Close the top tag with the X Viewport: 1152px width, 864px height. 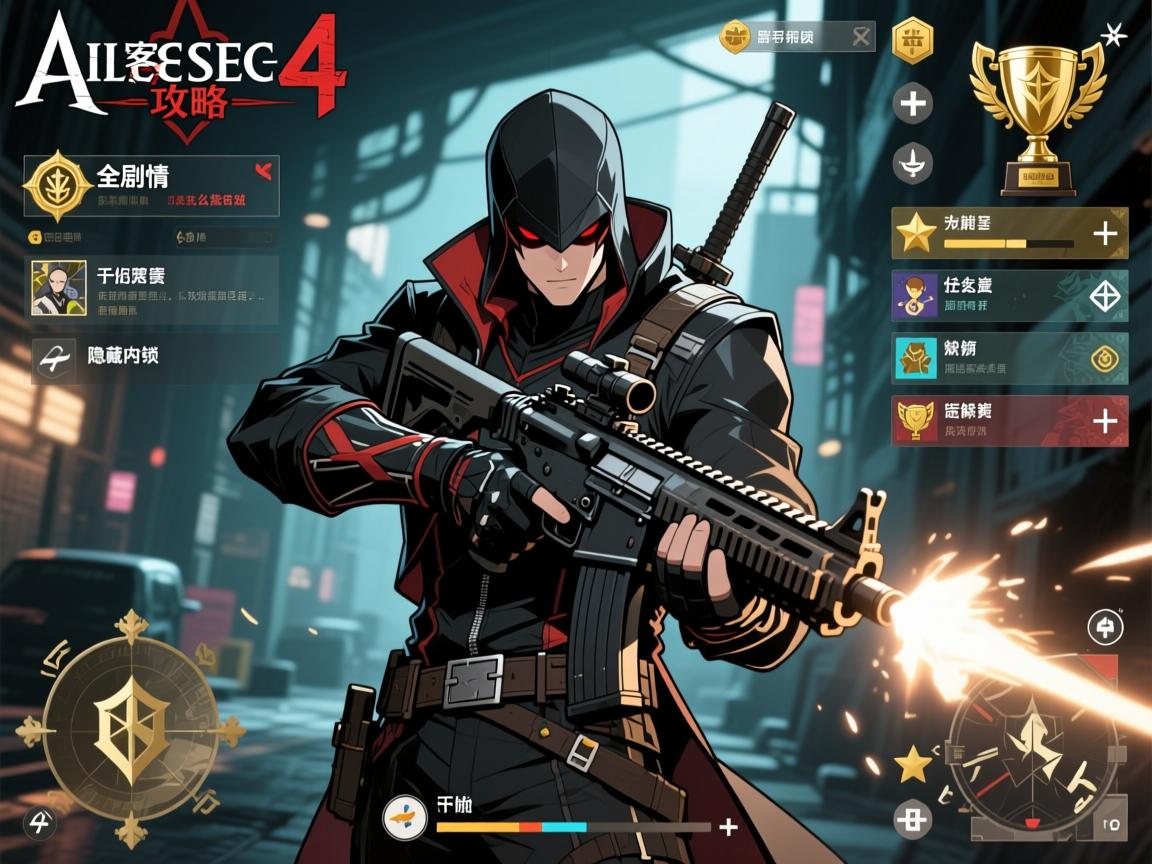[860, 37]
